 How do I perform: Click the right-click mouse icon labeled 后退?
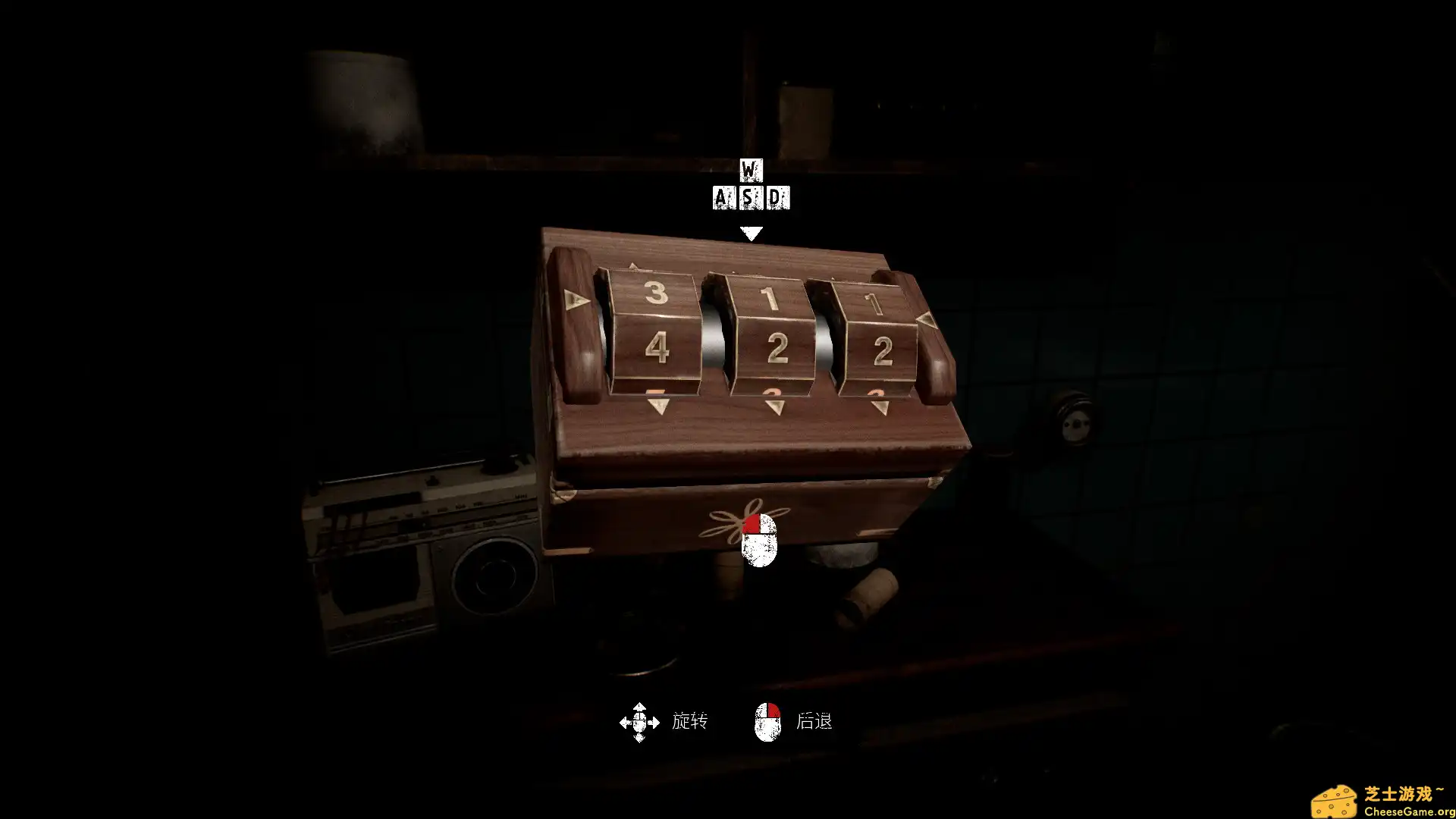point(767,723)
